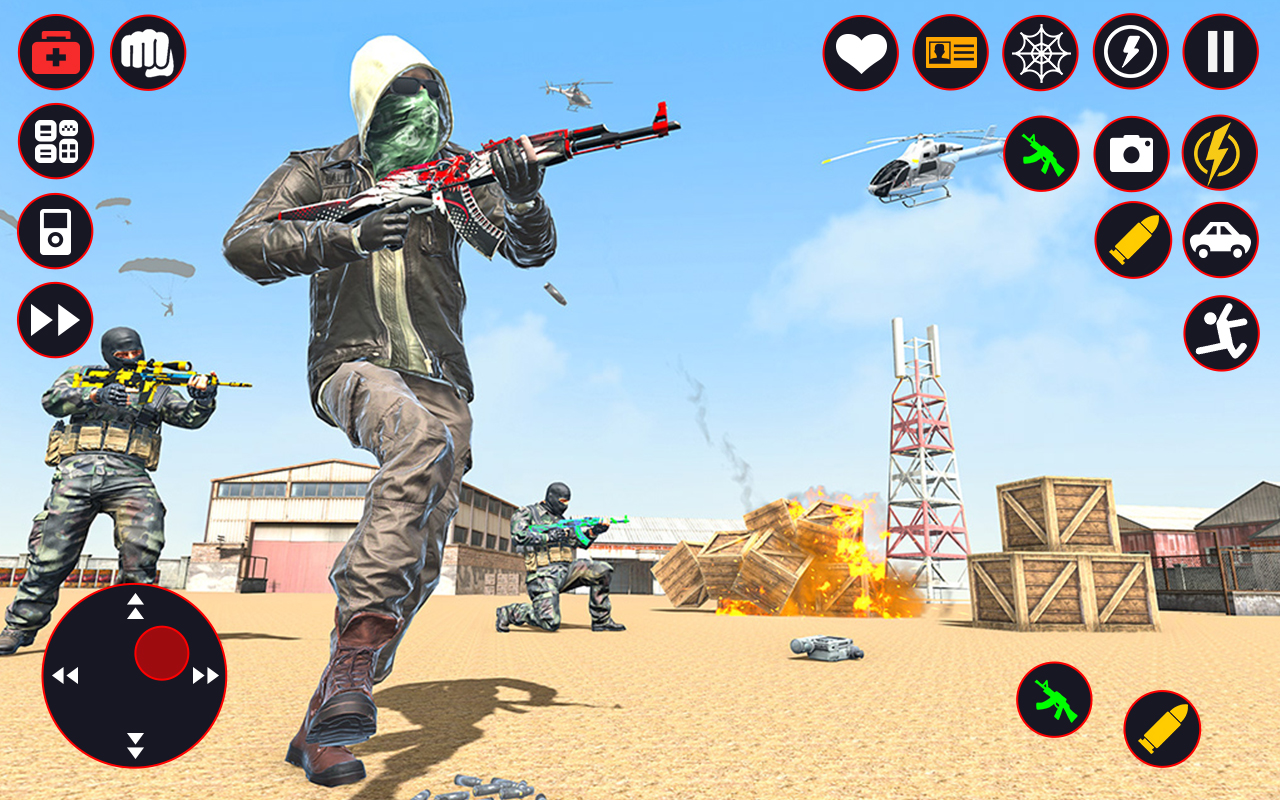
Task: Pause the game
Action: (1218, 53)
